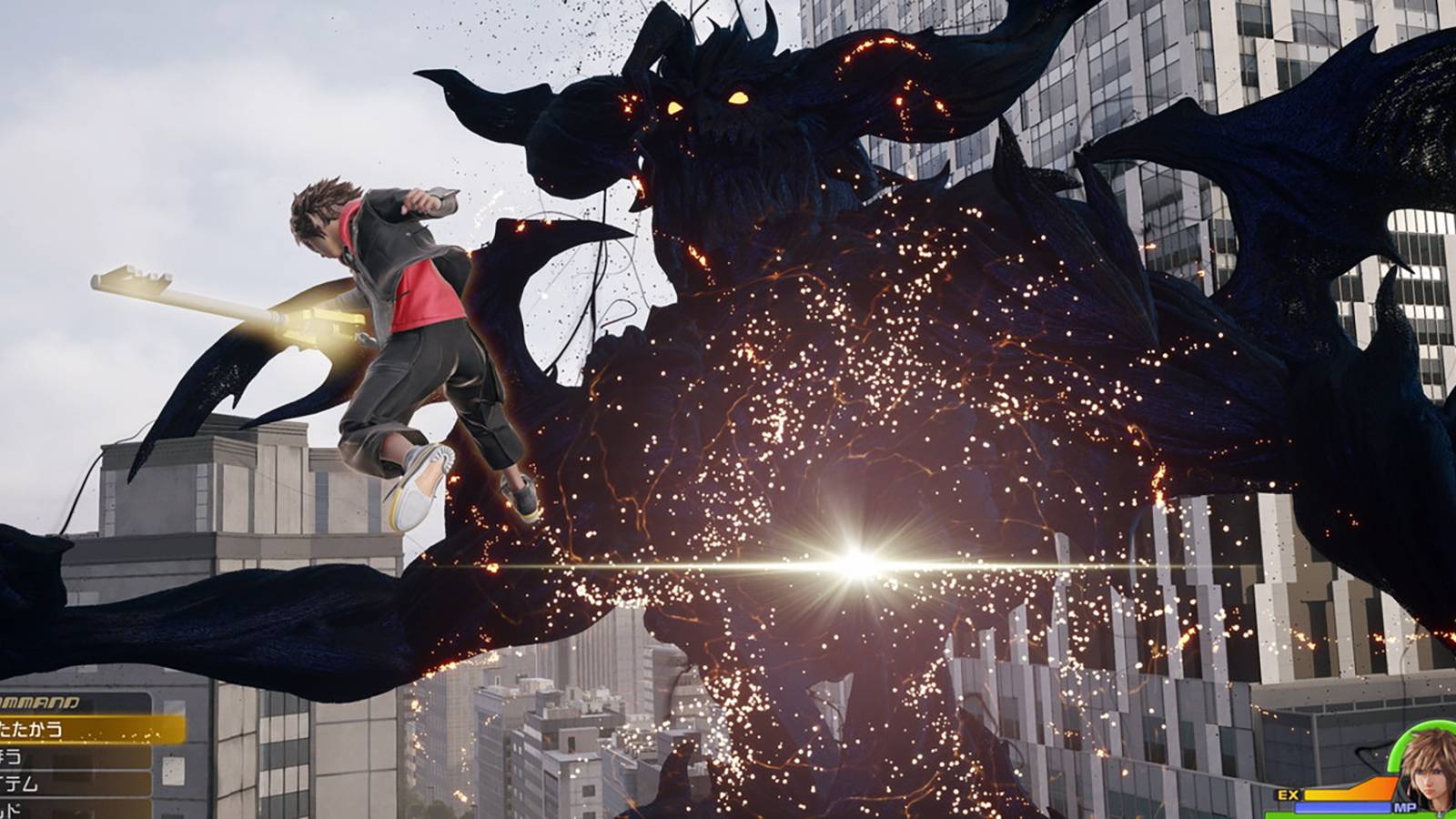Click the green HP bar at bottom right
The width and height of the screenshot is (1456, 819).
(x=1338, y=816)
